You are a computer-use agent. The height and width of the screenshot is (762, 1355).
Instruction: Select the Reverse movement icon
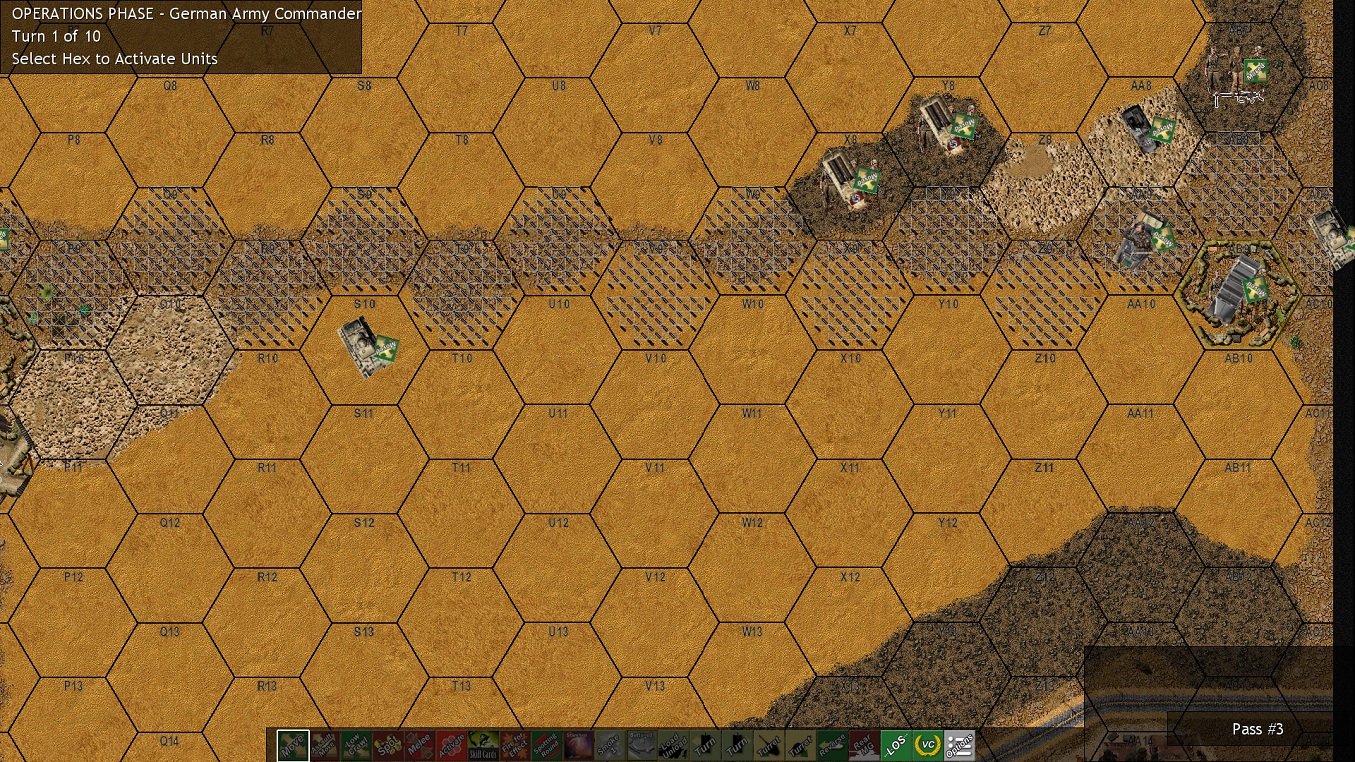(831, 744)
